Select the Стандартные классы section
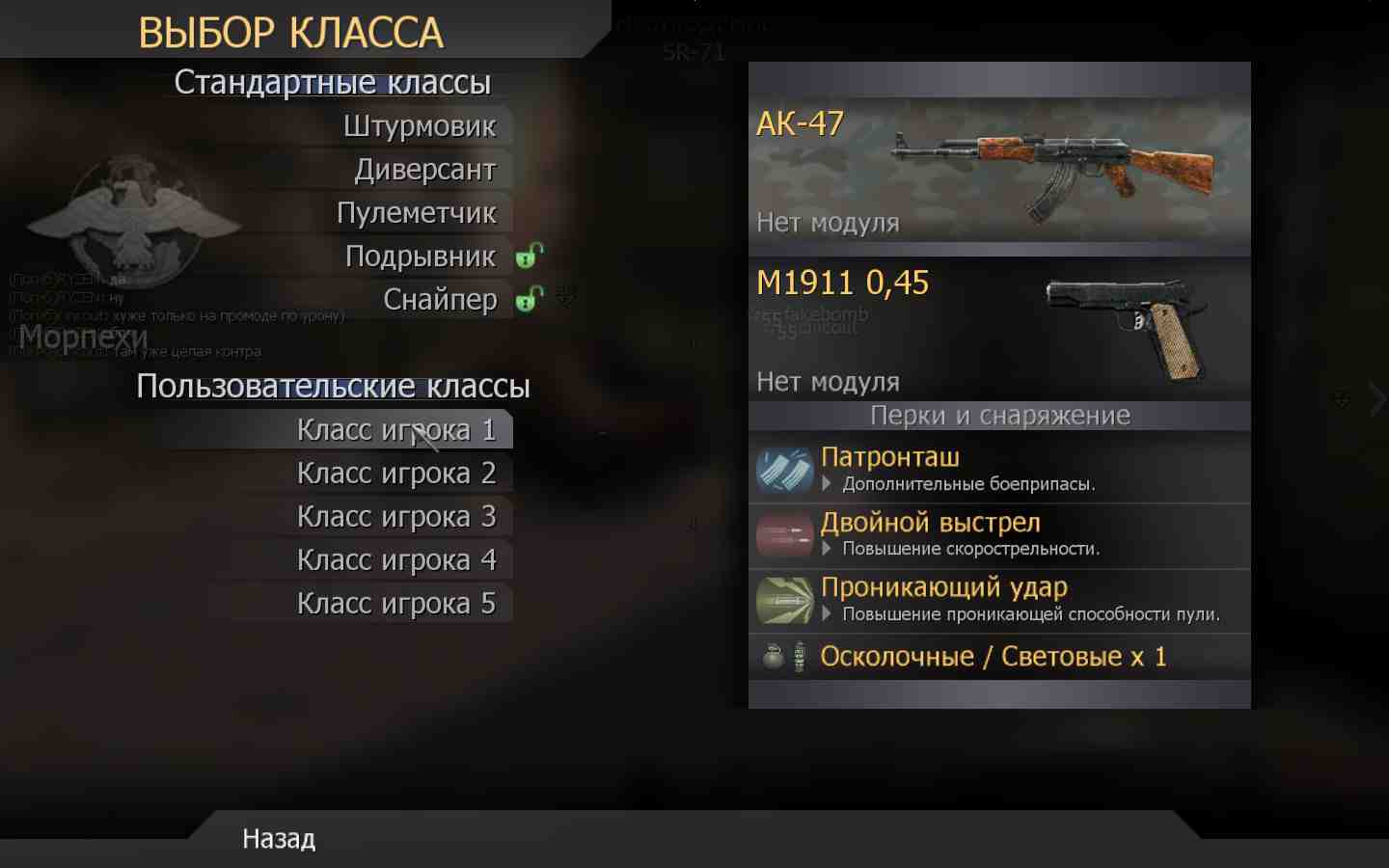This screenshot has width=1389, height=868. 332,82
